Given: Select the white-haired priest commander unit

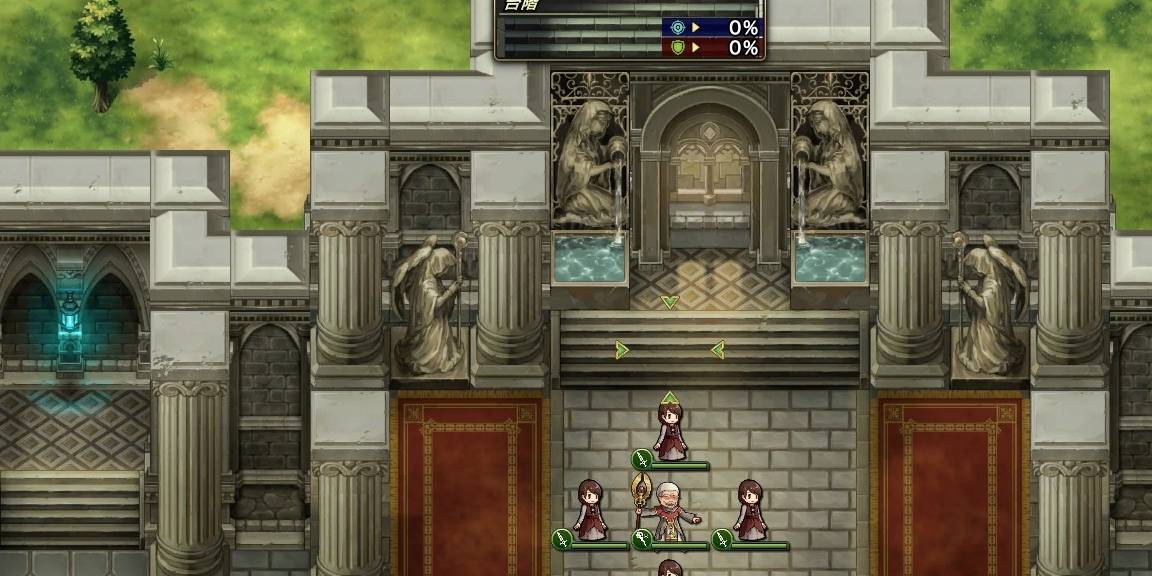Looking at the screenshot, I should [670, 511].
